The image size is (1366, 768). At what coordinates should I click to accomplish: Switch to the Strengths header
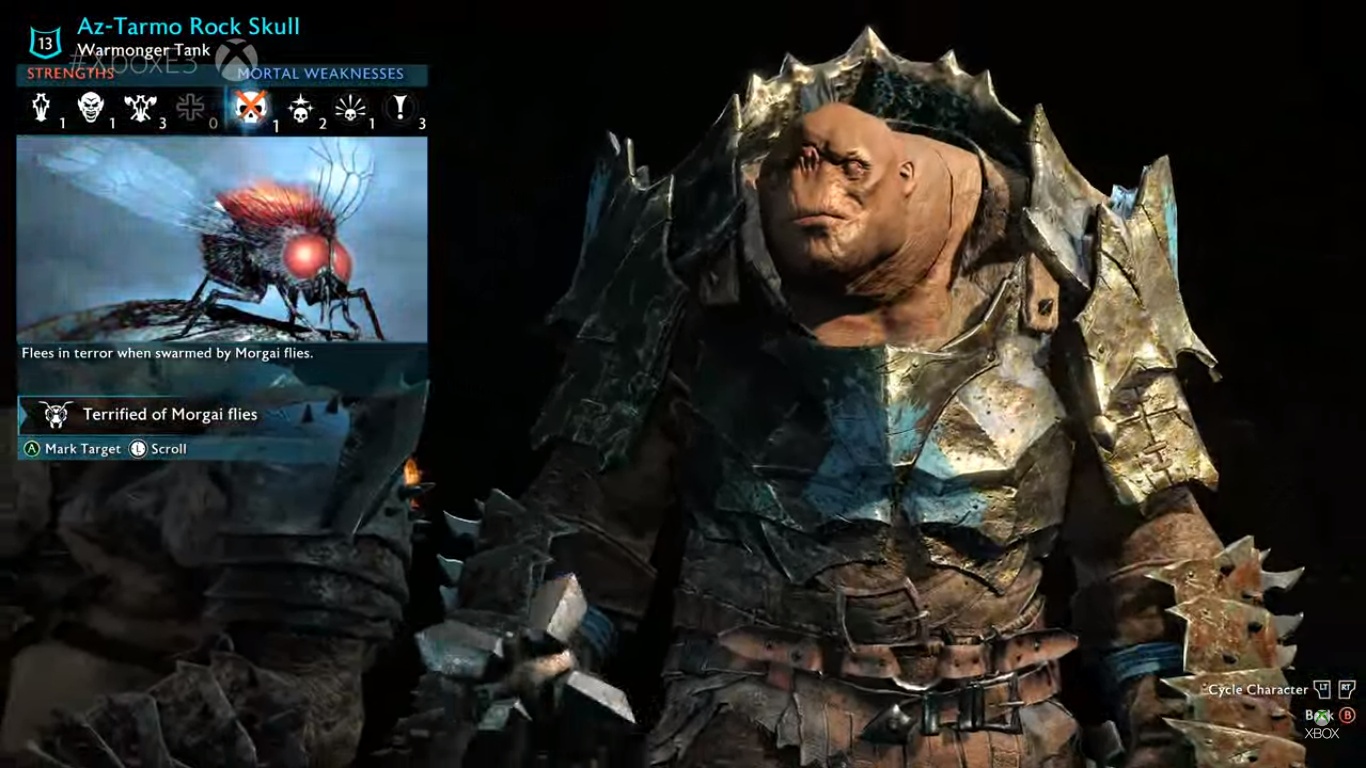[x=71, y=74]
